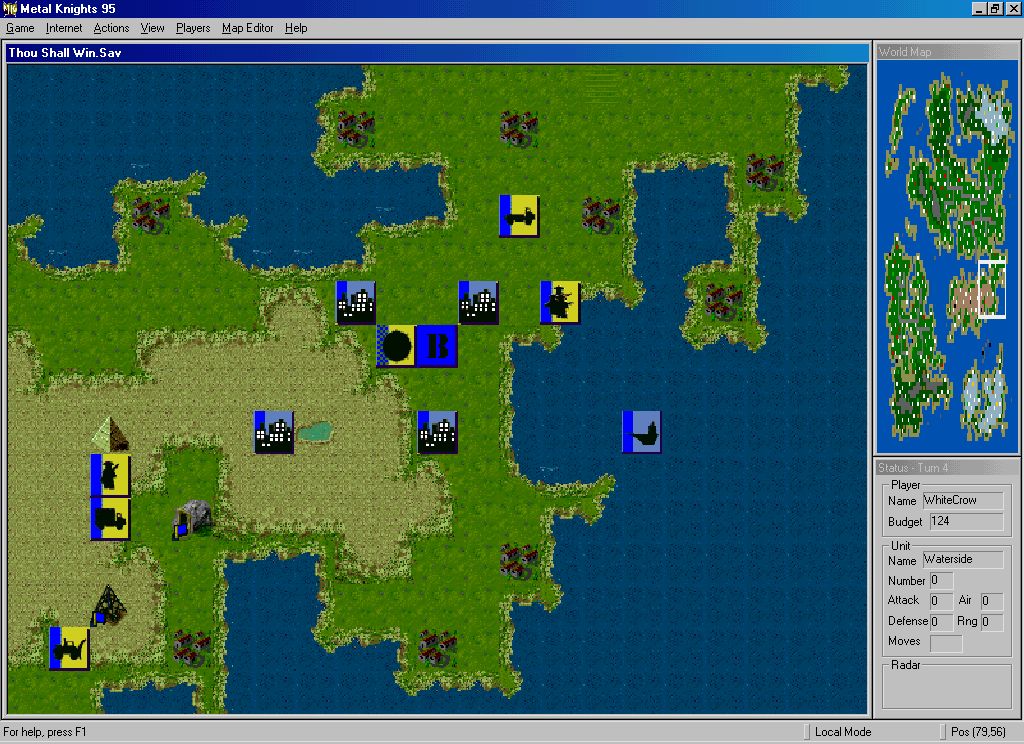Screen dimensions: 1024x744
Task: Open the Help menu
Action: pos(296,28)
